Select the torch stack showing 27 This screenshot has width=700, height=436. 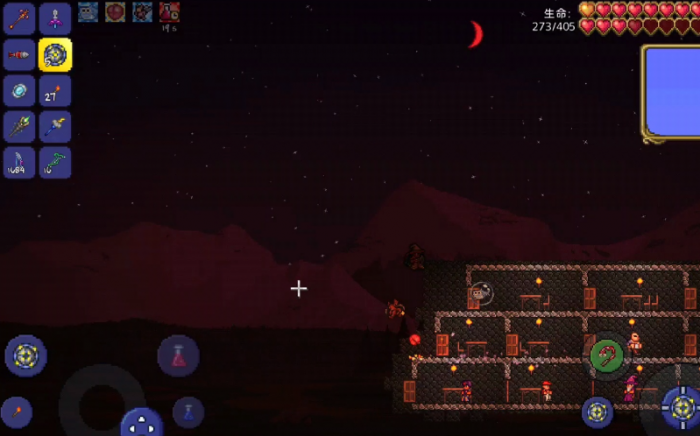pyautogui.click(x=55, y=91)
